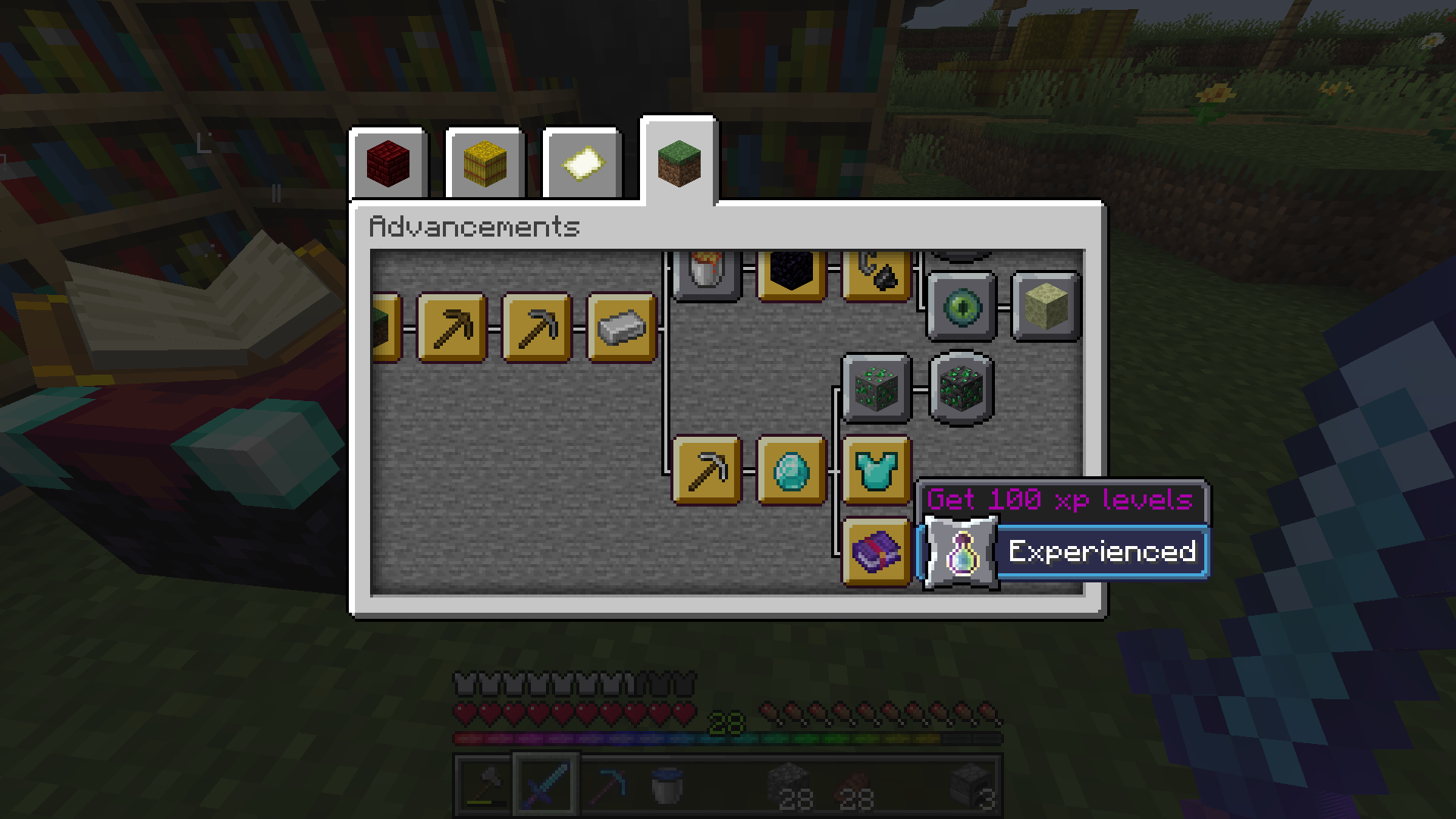This screenshot has height=819, width=1456.
Task: Click the iron ingot advancement icon
Action: (620, 328)
